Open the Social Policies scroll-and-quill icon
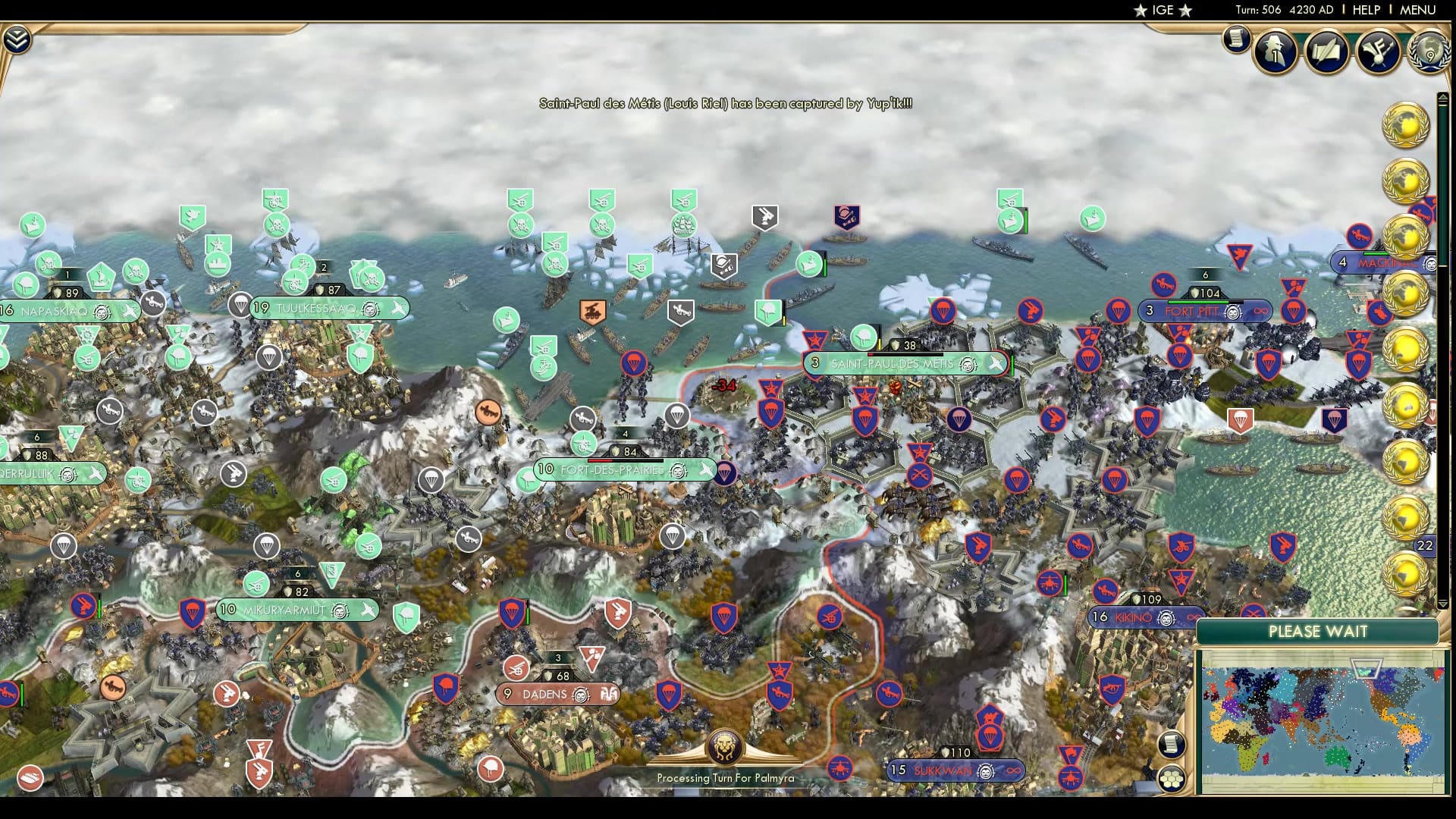Viewport: 1456px width, 819px height. tap(1326, 52)
